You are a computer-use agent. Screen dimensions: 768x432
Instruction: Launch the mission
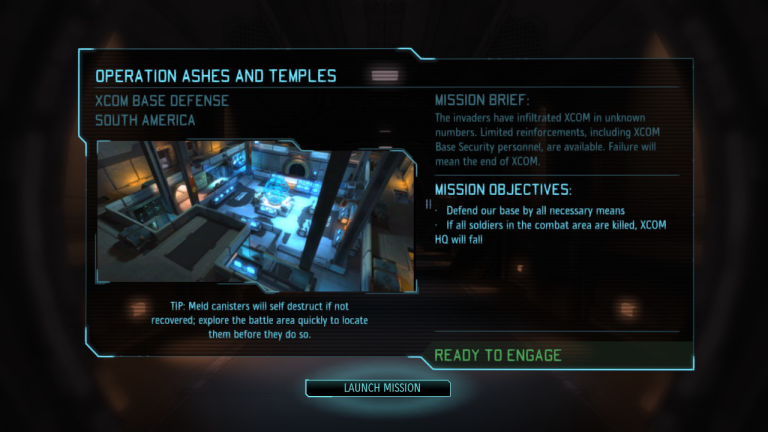click(381, 388)
